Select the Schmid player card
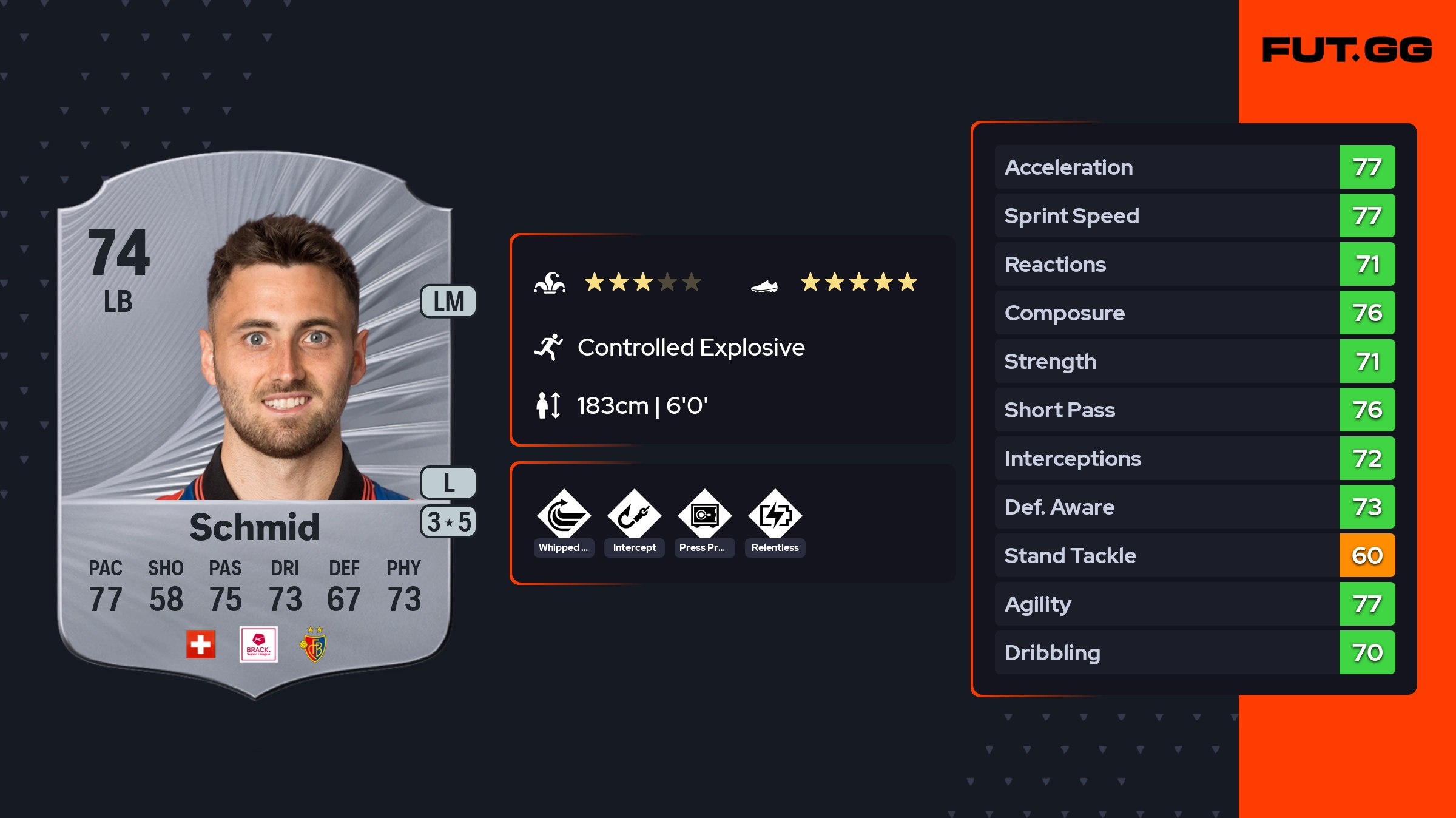1456x818 pixels. [x=255, y=425]
